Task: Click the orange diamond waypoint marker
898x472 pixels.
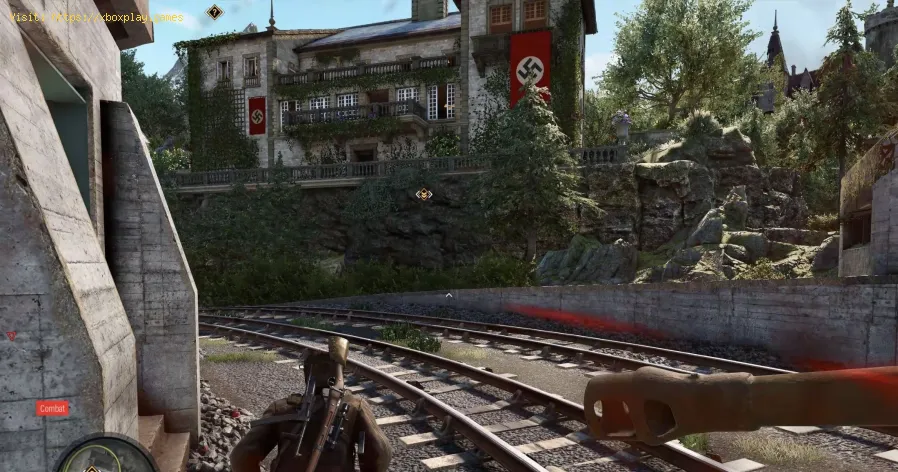Action: 424,193
